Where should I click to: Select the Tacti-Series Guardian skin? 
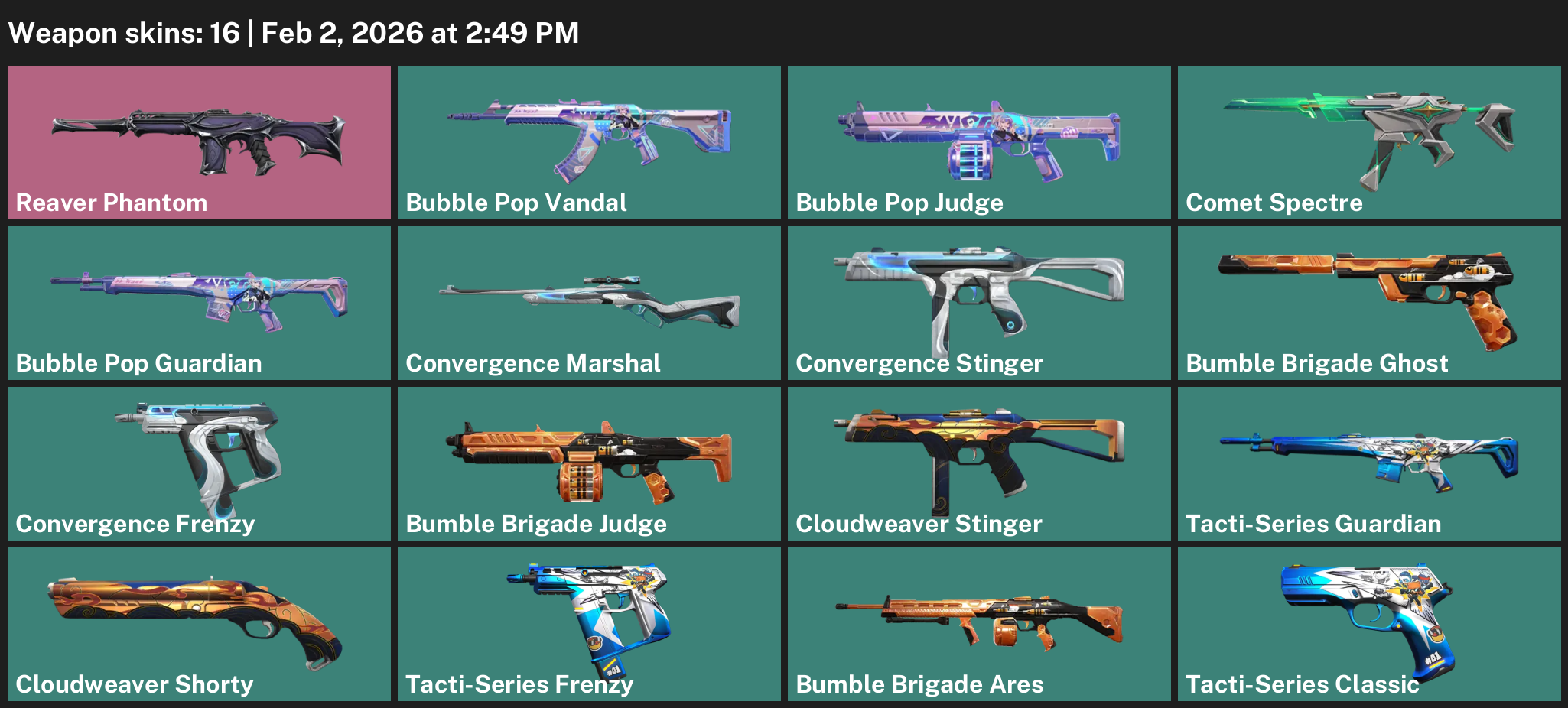(x=1369, y=463)
